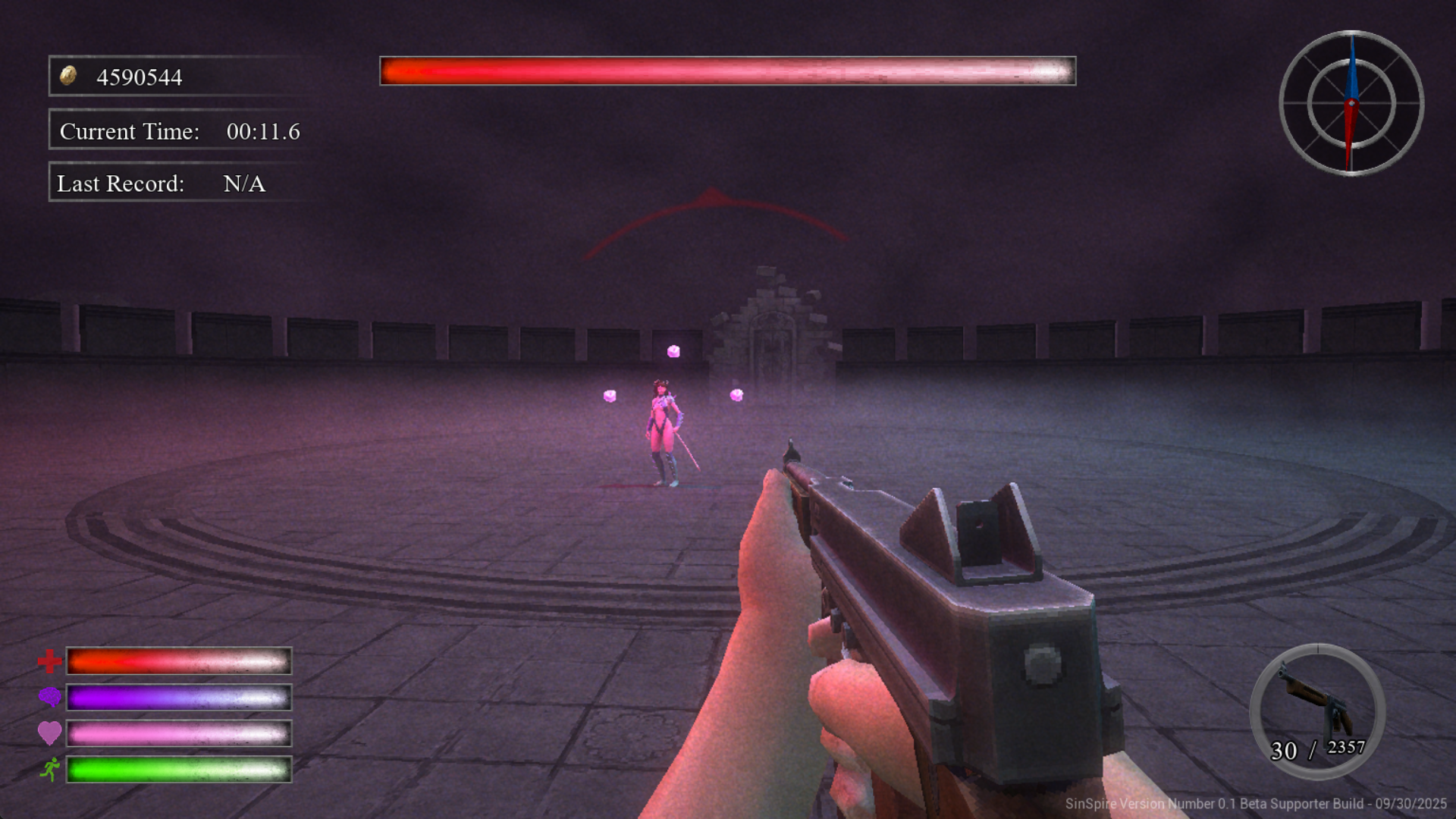1456x819 pixels.
Task: Click the pink heart icon
Action: [x=49, y=733]
